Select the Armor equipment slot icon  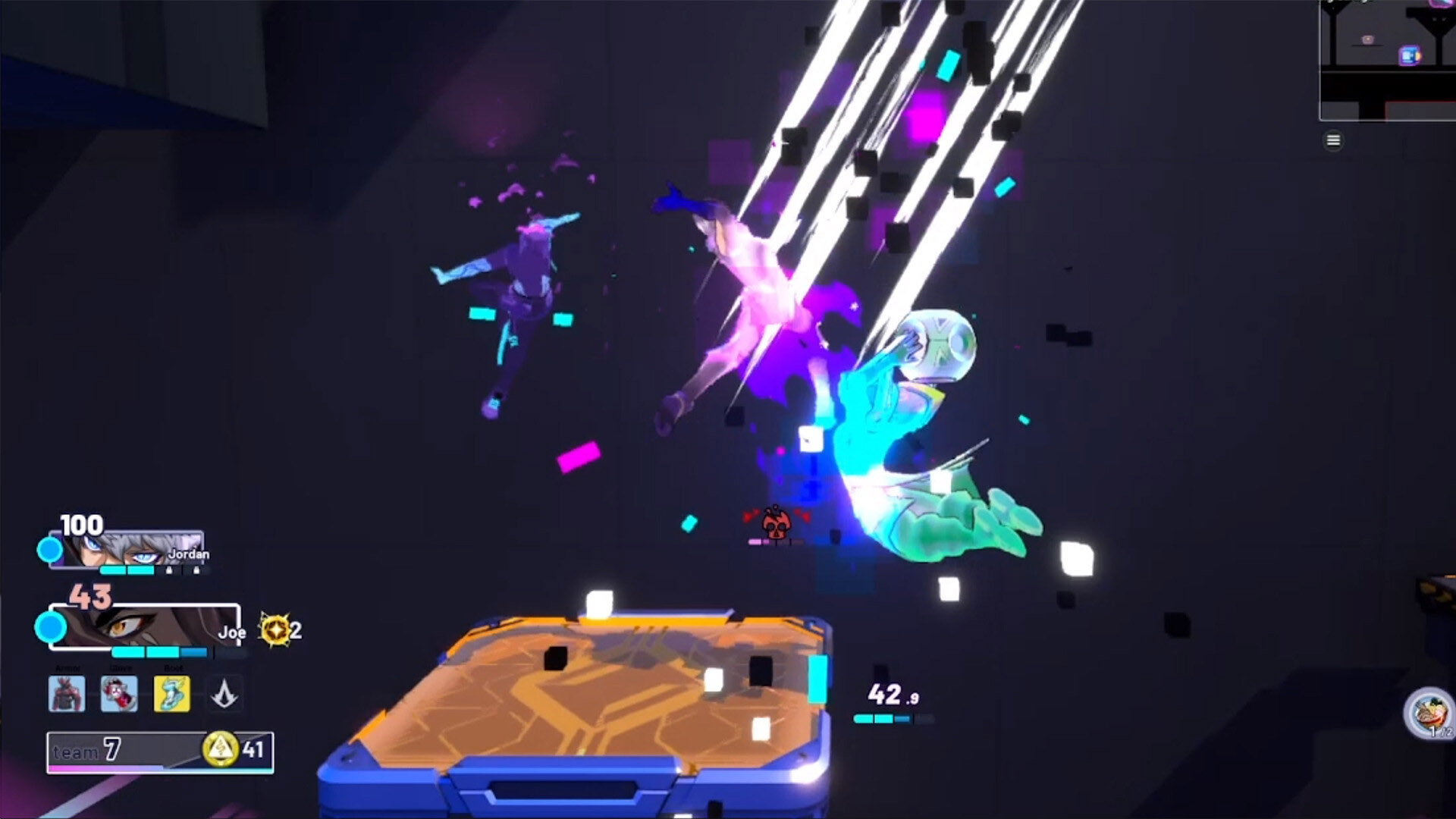(x=67, y=693)
